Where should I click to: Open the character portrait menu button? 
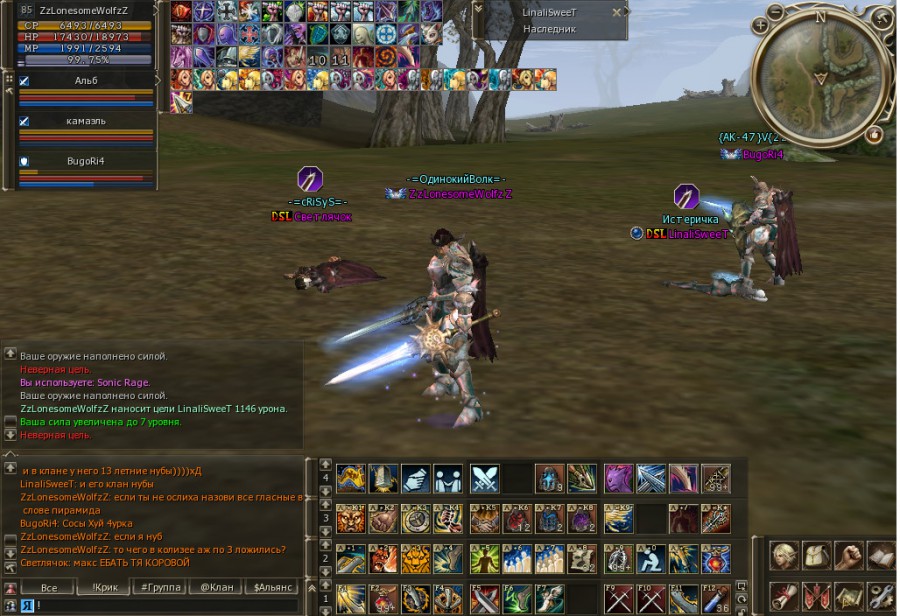coord(785,555)
